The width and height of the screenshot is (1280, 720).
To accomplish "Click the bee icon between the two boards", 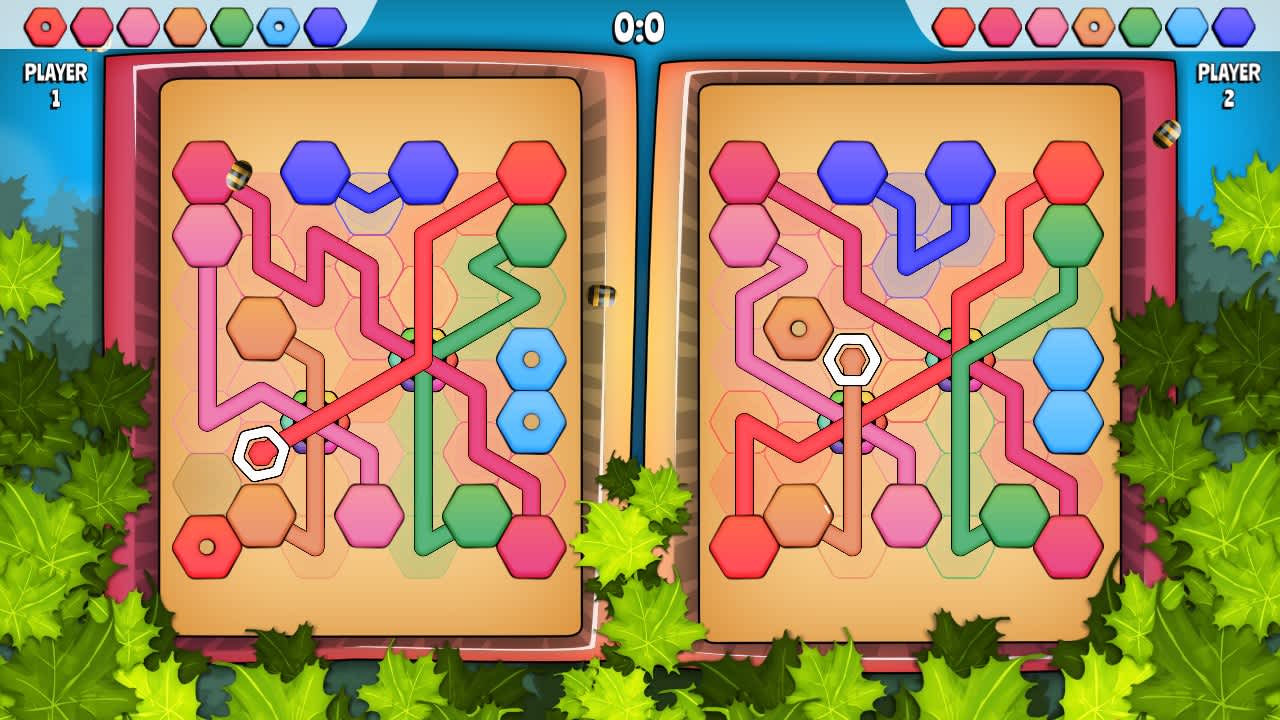I will point(601,294).
